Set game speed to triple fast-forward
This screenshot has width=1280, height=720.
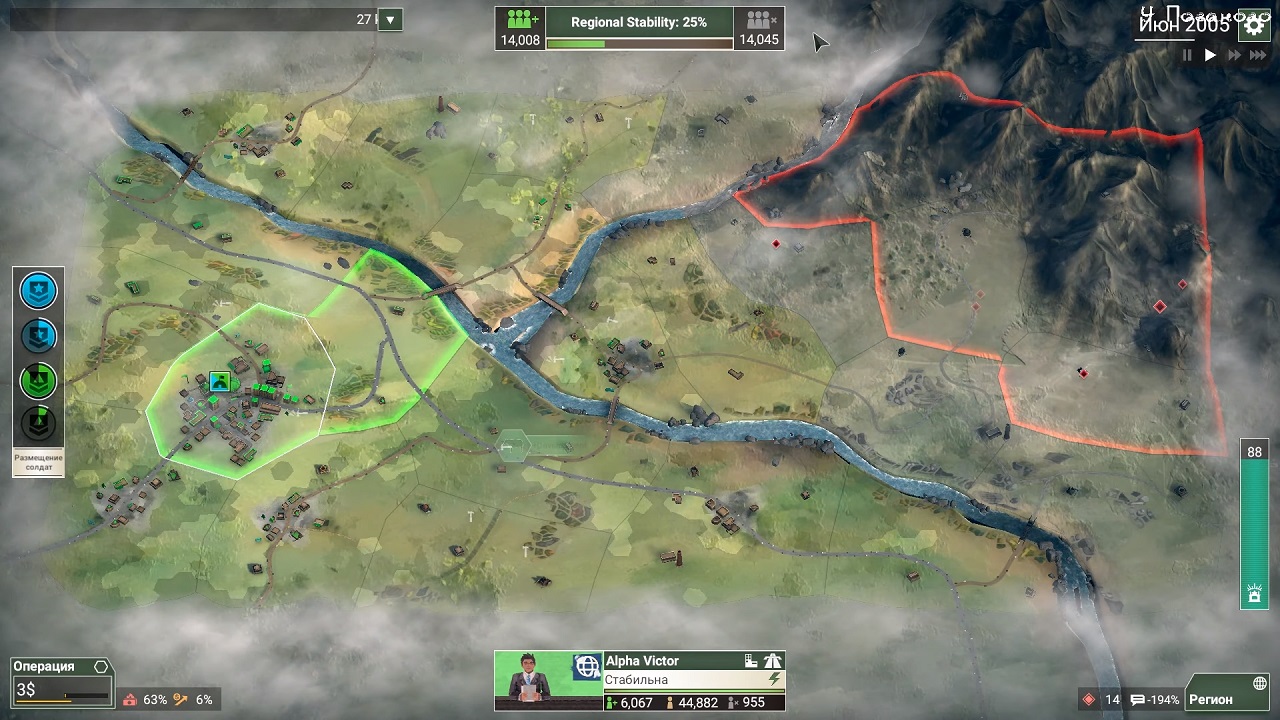(x=1257, y=56)
